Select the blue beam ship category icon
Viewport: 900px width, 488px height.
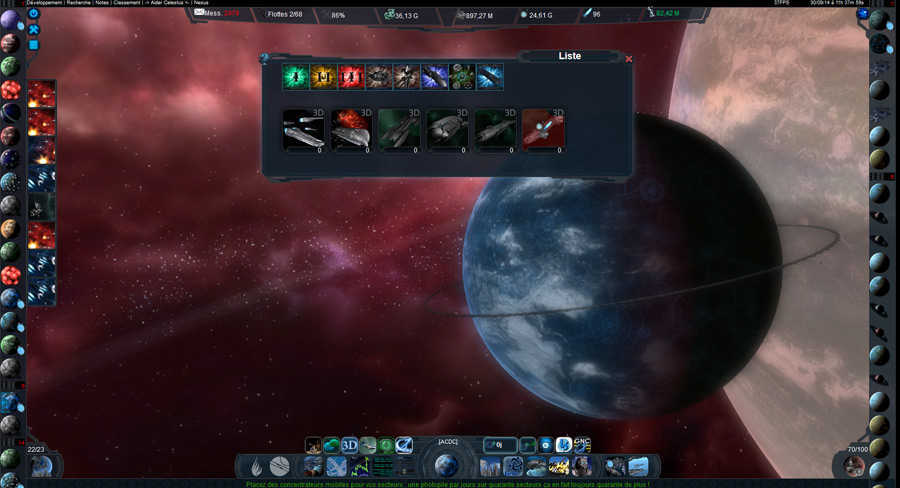(490, 77)
